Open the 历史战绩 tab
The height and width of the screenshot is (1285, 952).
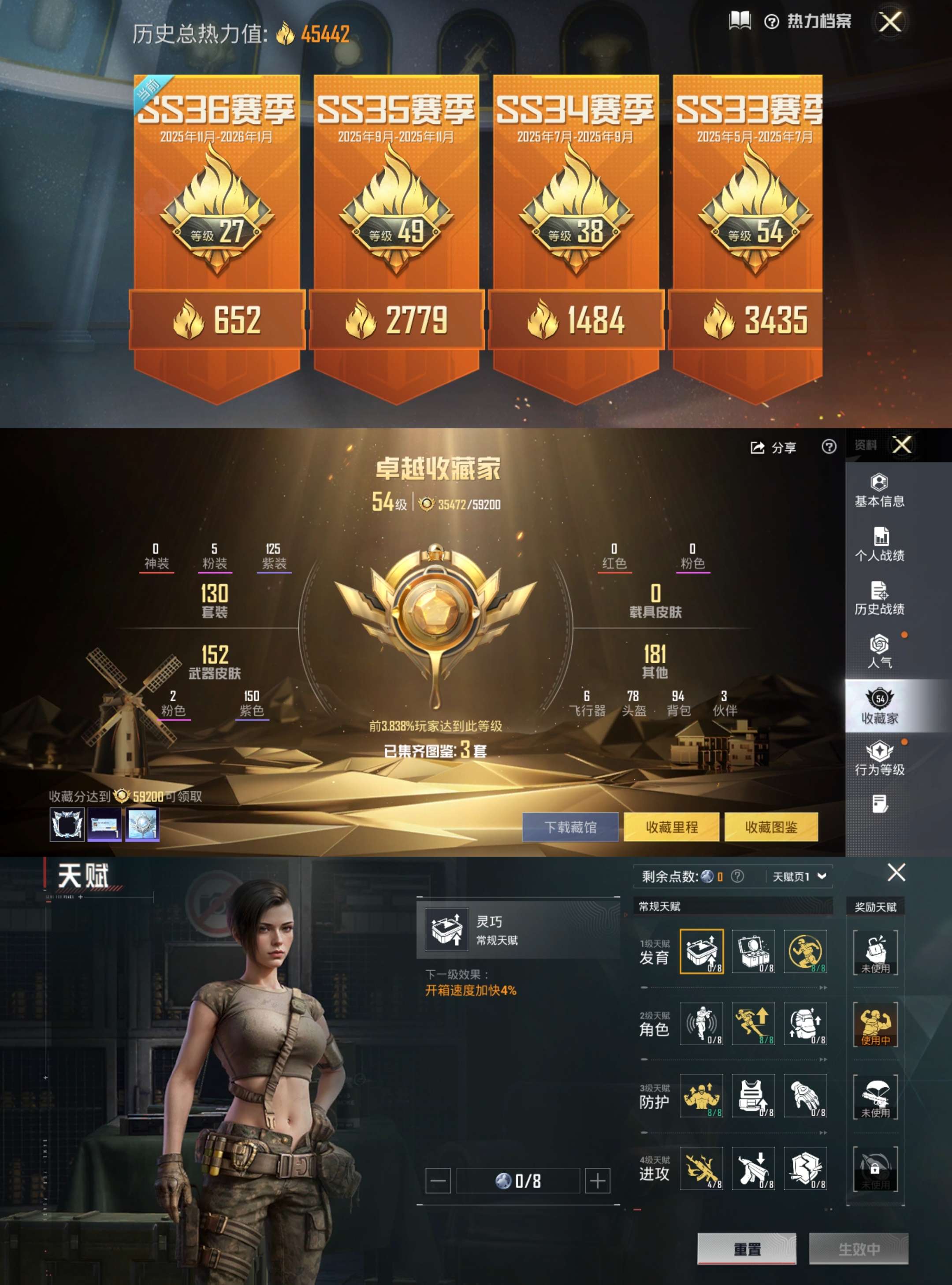pyautogui.click(x=879, y=598)
